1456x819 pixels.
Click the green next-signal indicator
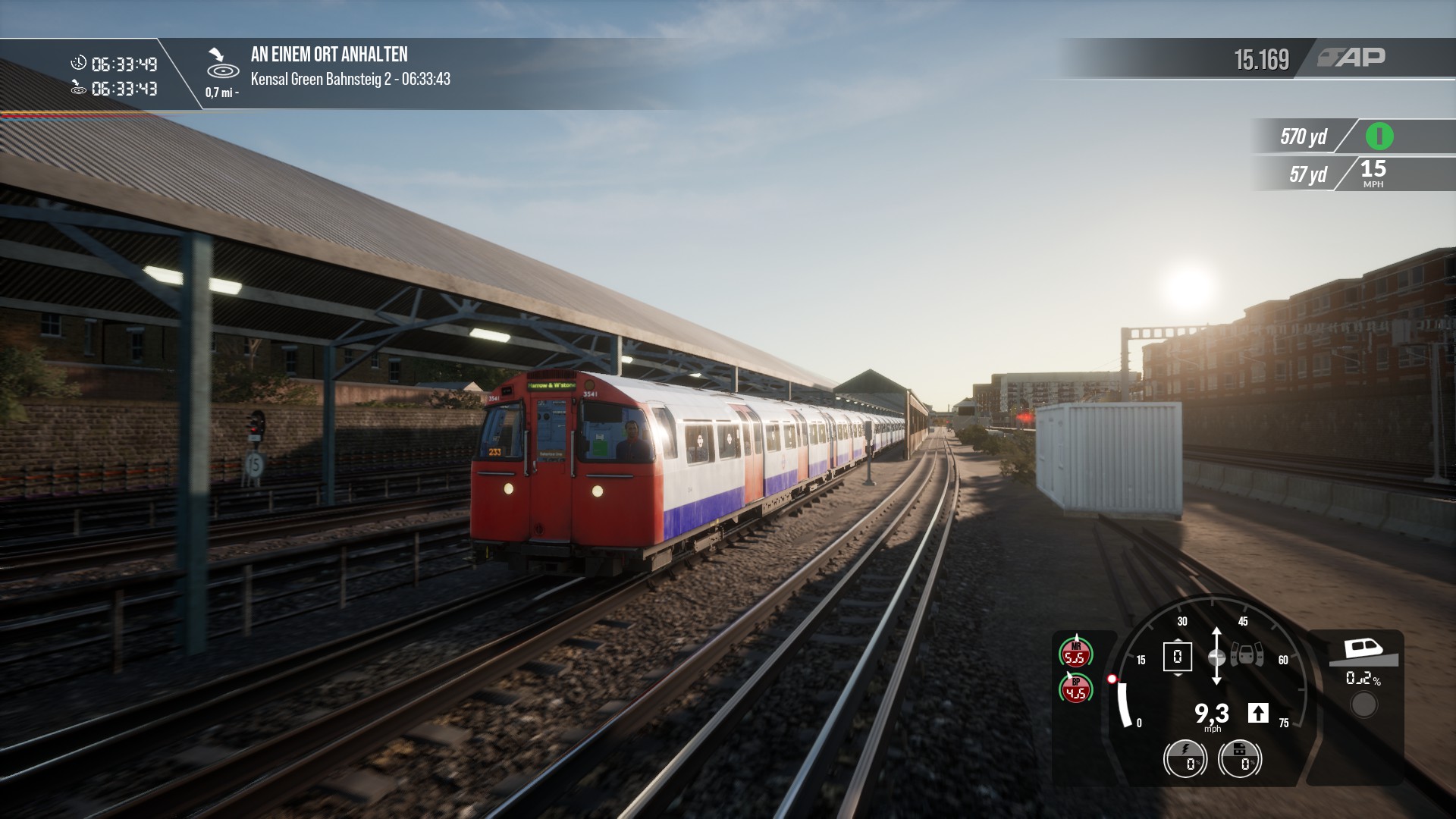1379,136
